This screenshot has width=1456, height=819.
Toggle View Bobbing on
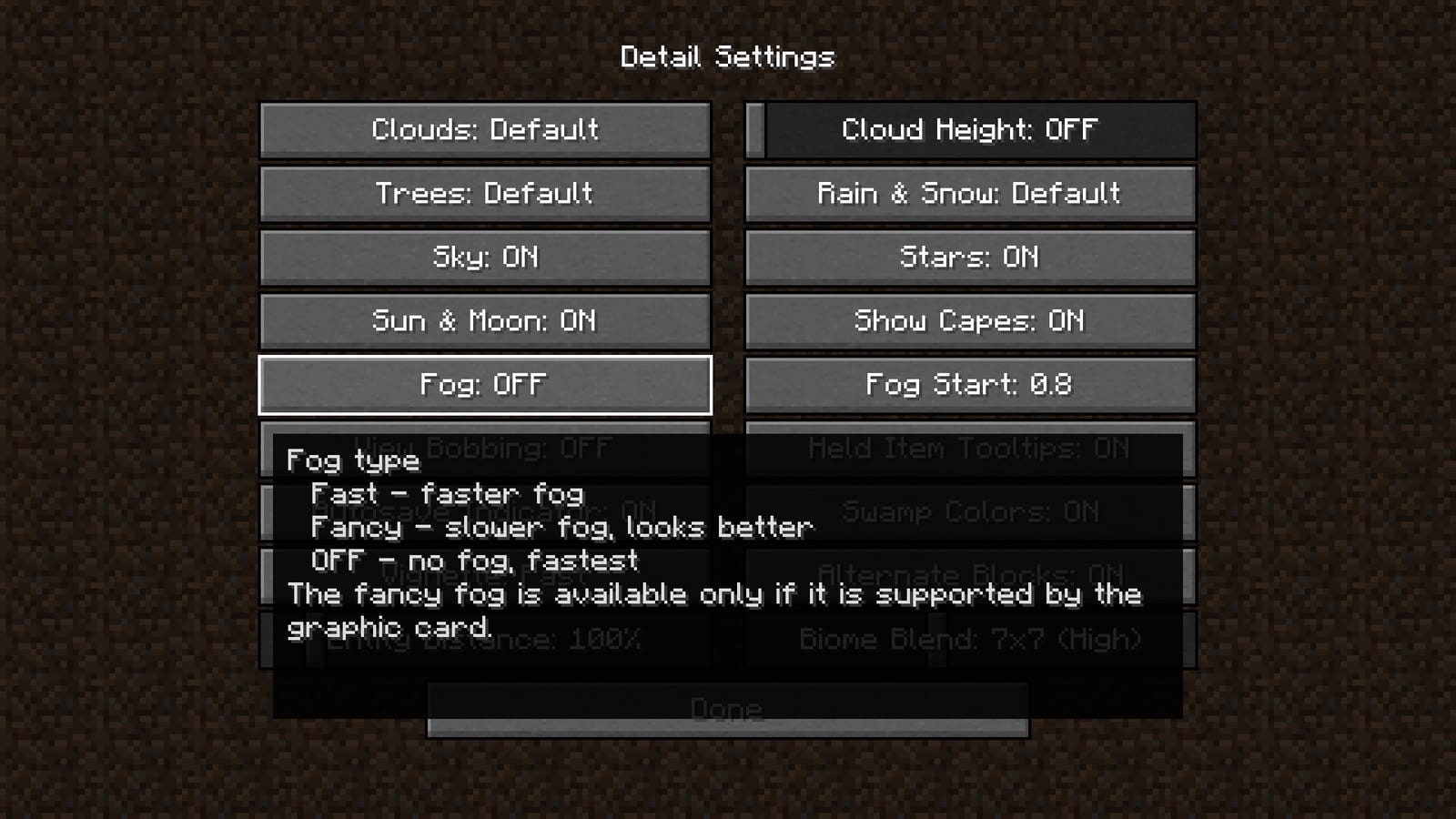click(484, 448)
